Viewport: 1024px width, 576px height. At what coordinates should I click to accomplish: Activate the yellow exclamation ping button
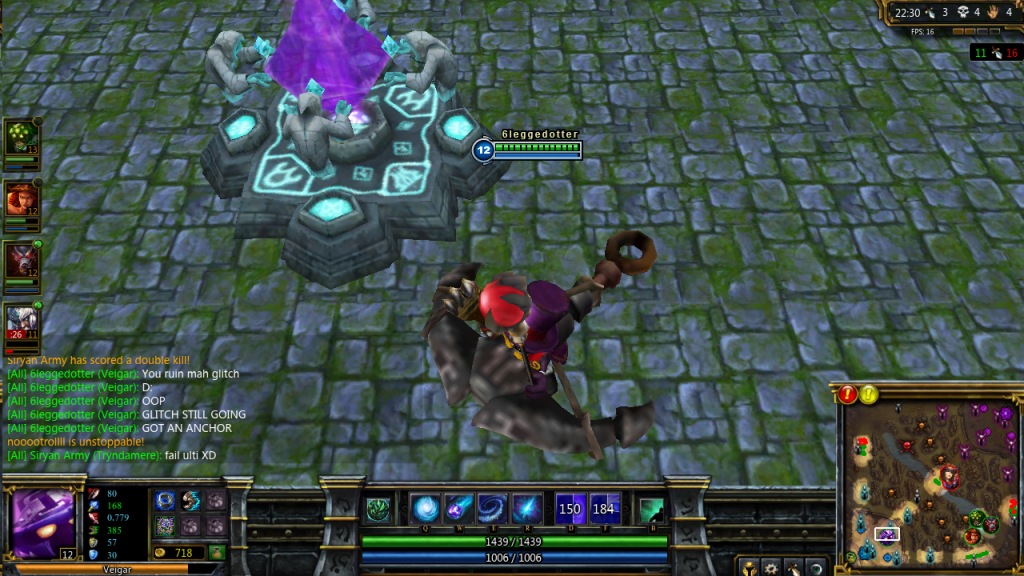coord(869,394)
